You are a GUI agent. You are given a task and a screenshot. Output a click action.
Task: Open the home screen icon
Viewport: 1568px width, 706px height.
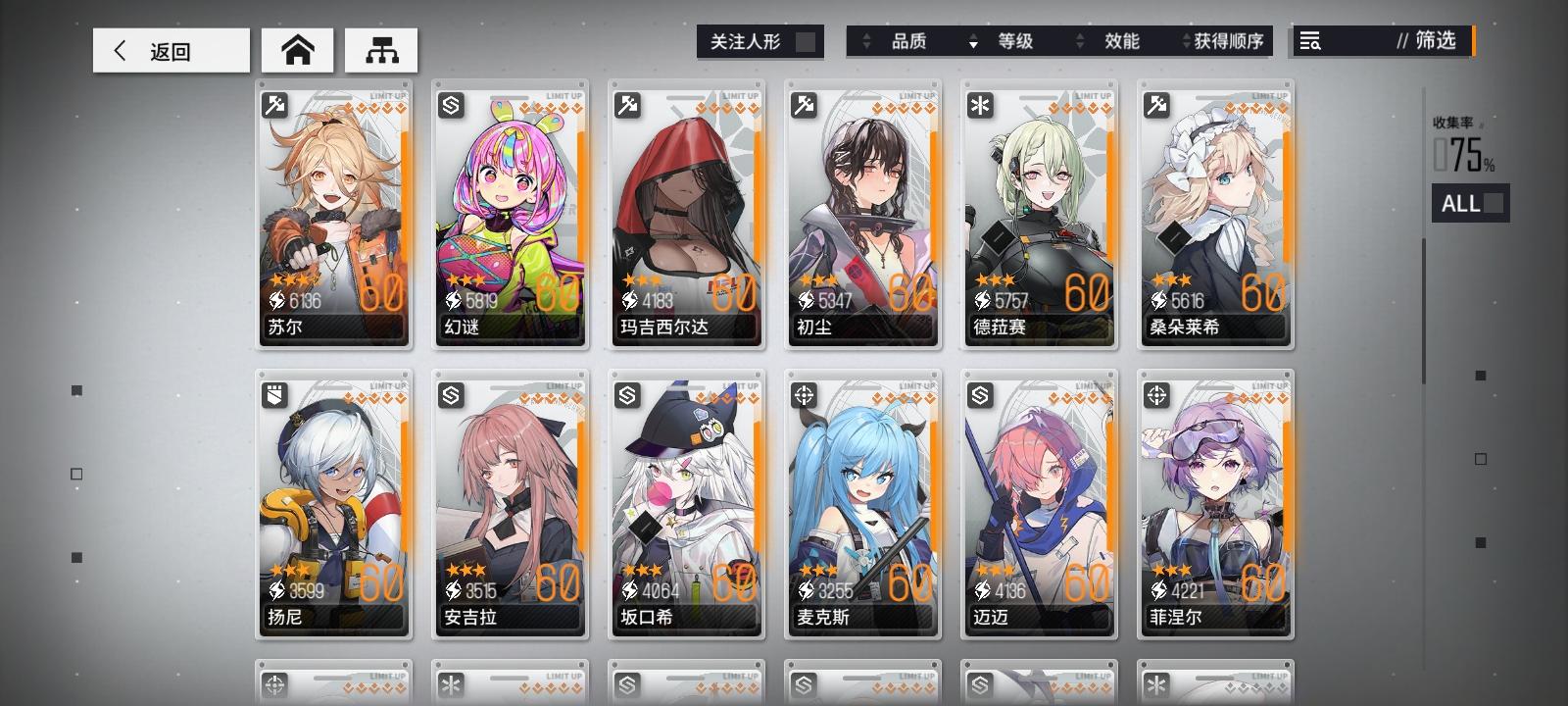tap(298, 48)
